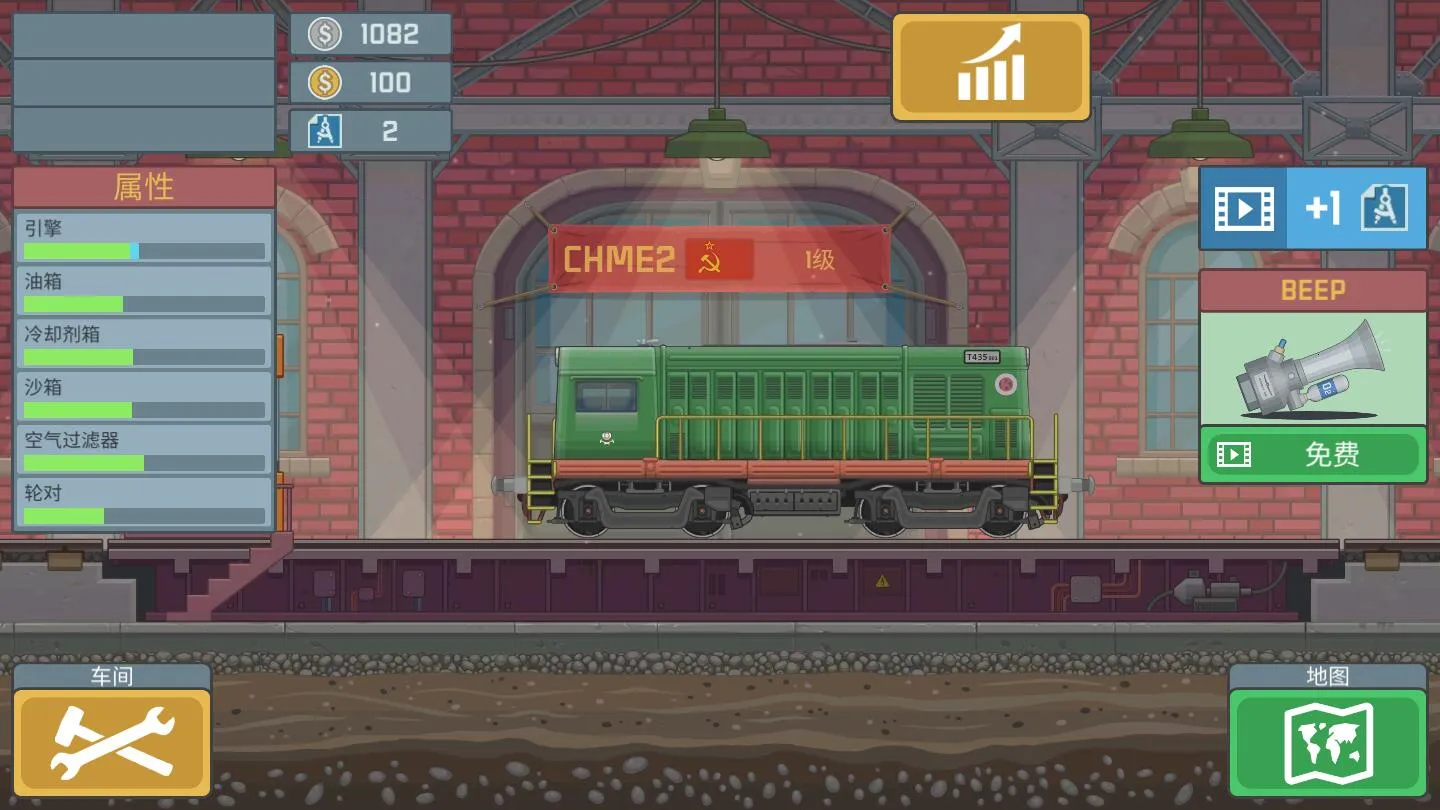Open the 地图 map button
The height and width of the screenshot is (810, 1440).
[1328, 741]
